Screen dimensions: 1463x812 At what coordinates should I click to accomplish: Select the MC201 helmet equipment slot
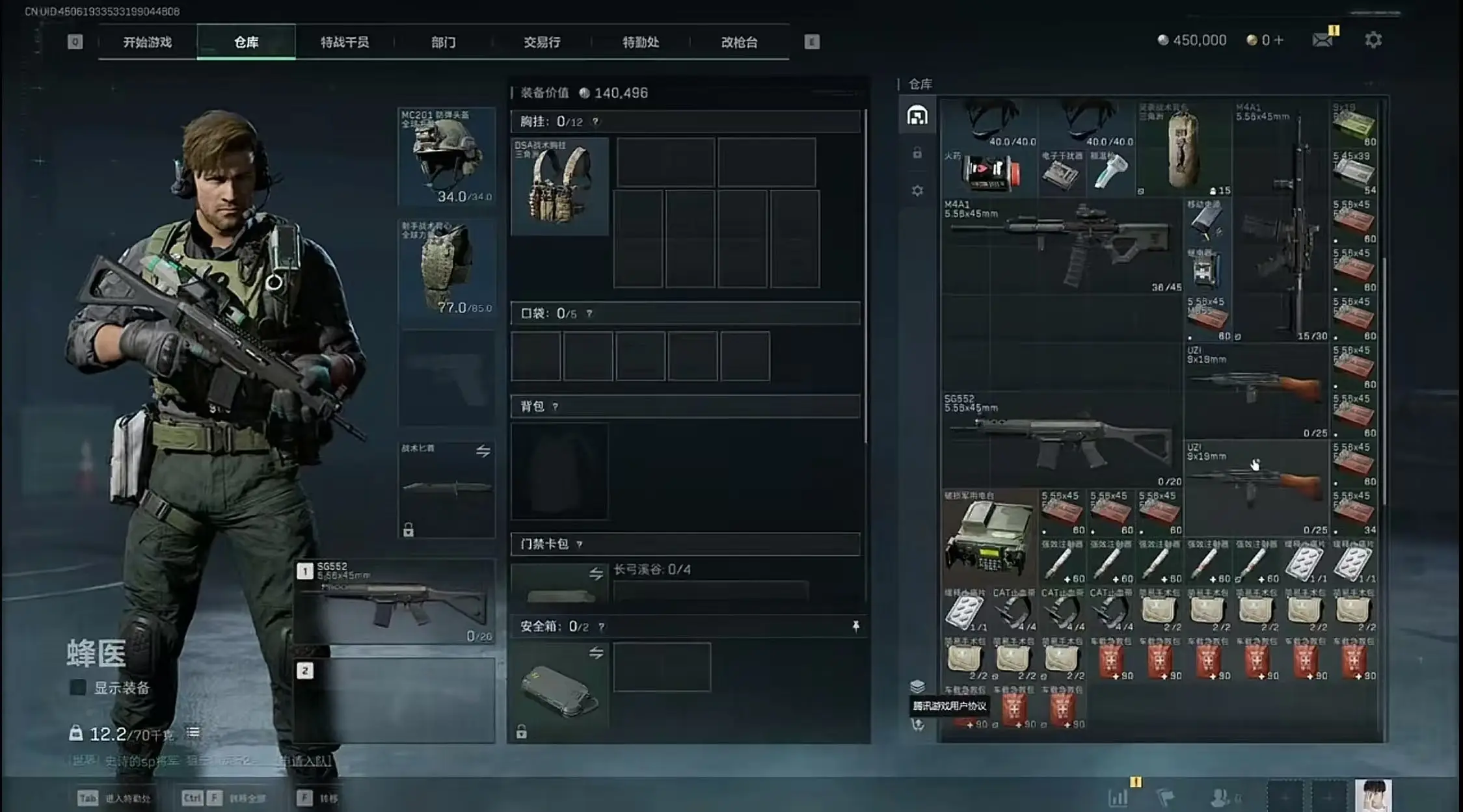point(447,156)
